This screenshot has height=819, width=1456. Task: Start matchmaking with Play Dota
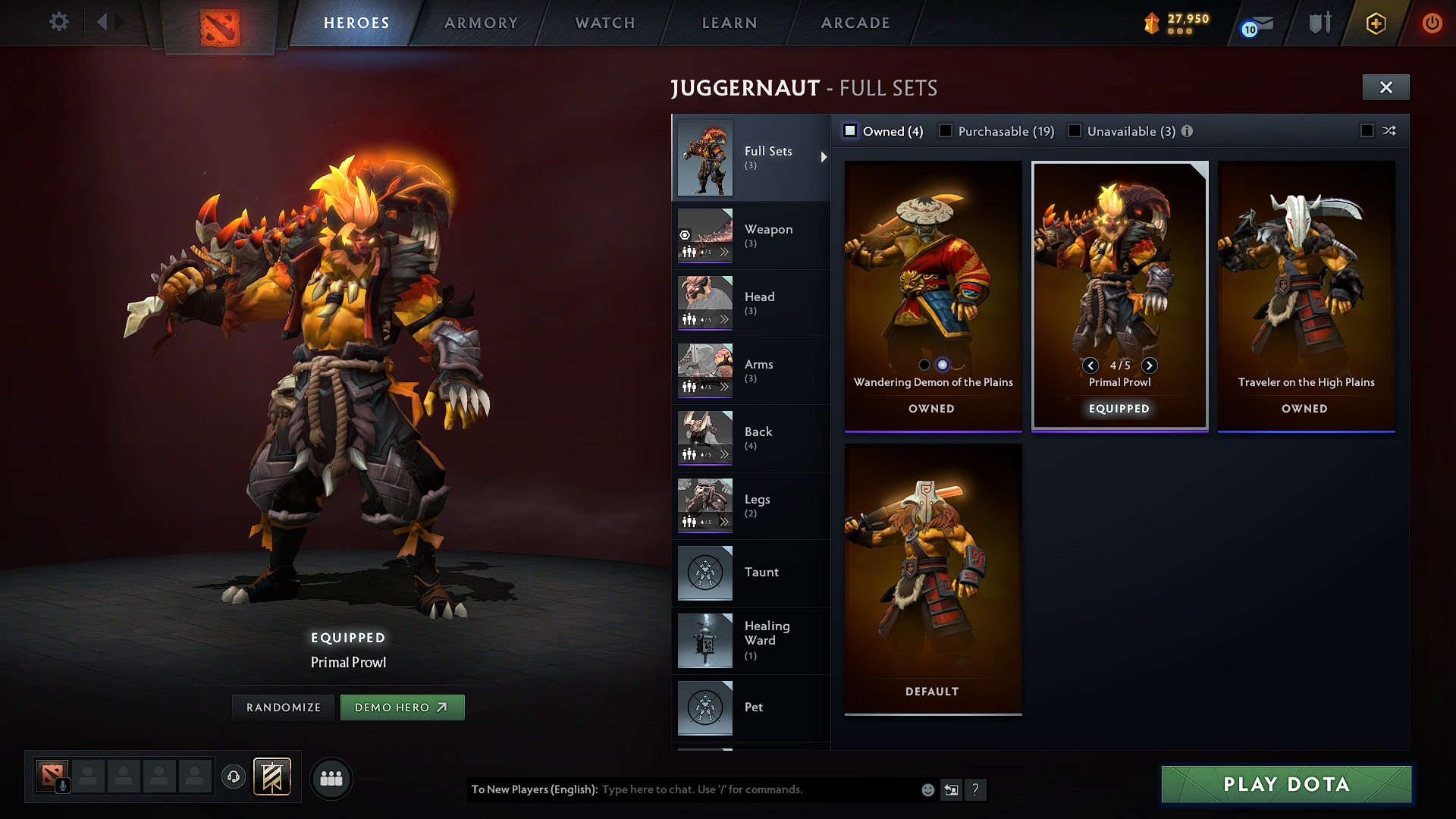(1286, 784)
